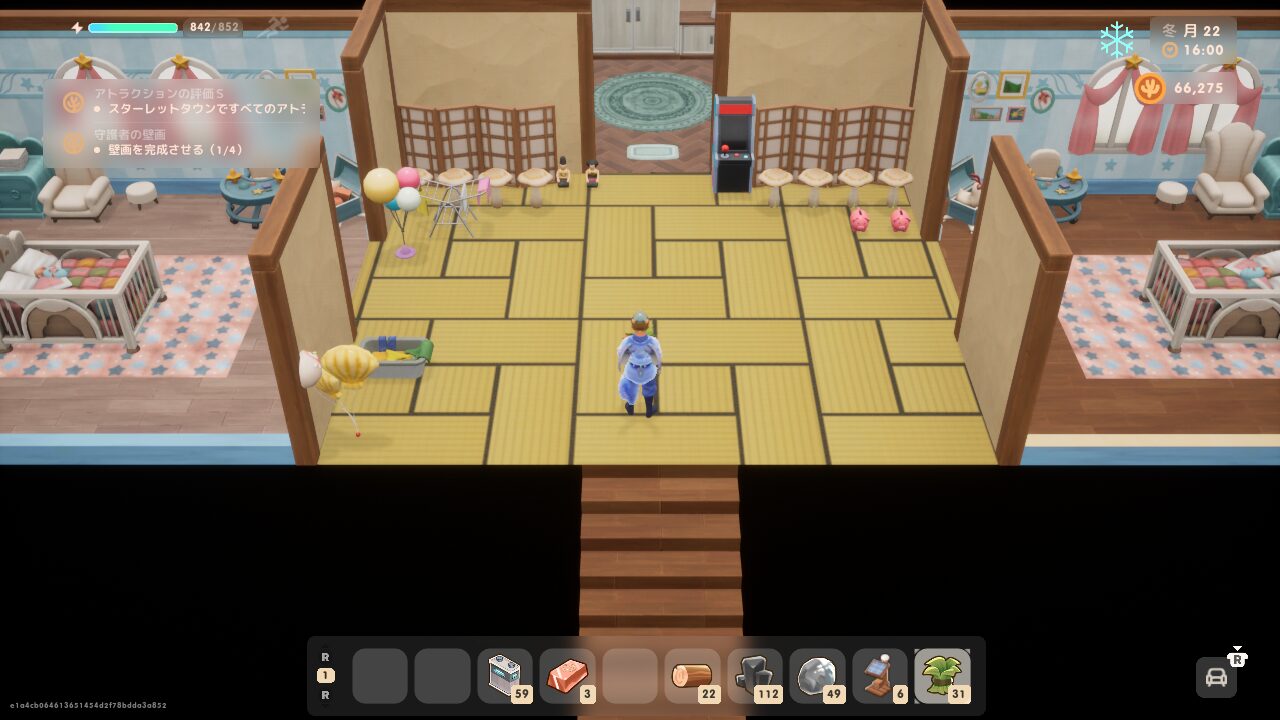Click the snowflake weather icon
Image resolution: width=1280 pixels, height=720 pixels.
(x=1116, y=40)
